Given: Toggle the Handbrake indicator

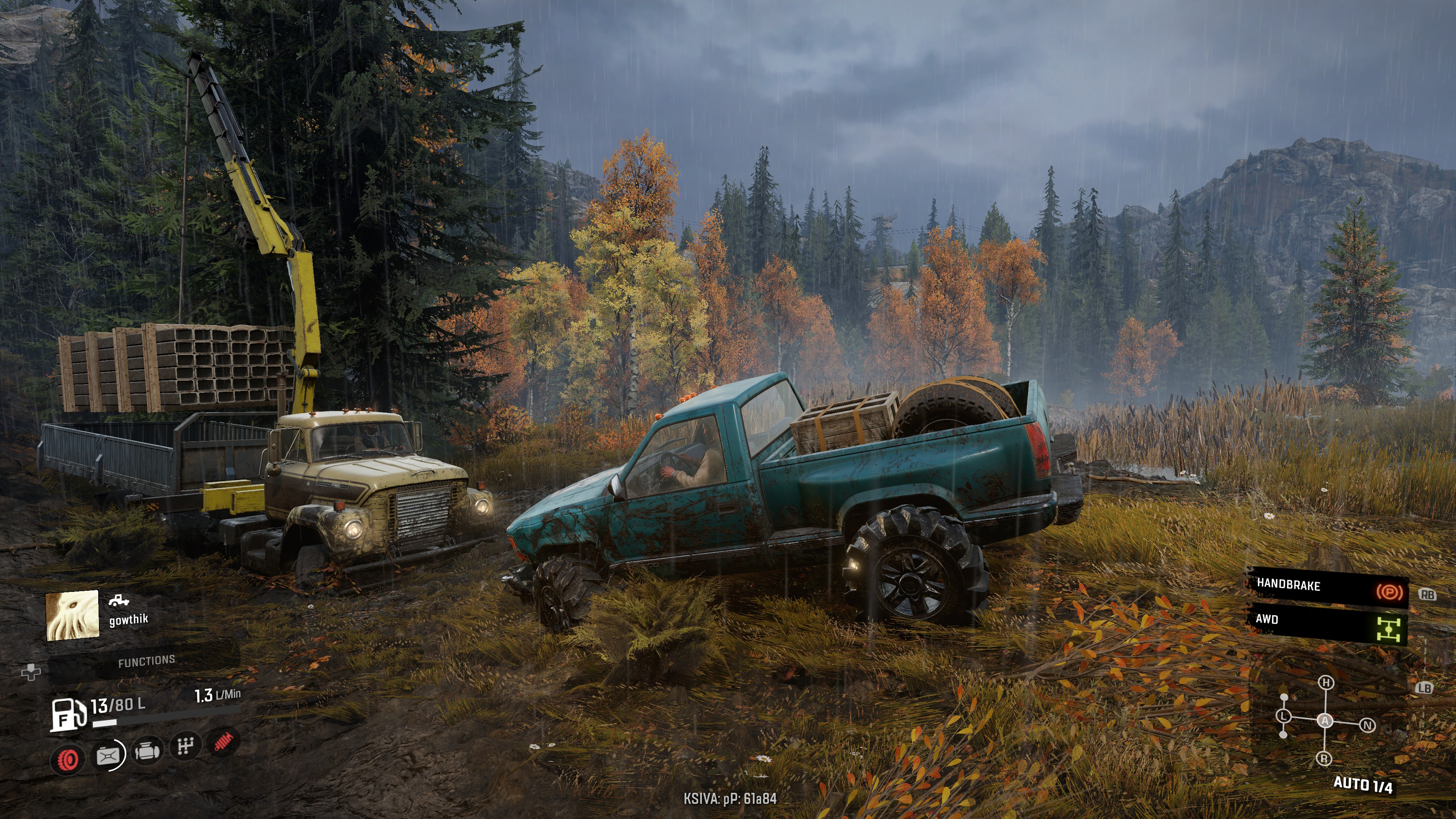Looking at the screenshot, I should 1327,587.
